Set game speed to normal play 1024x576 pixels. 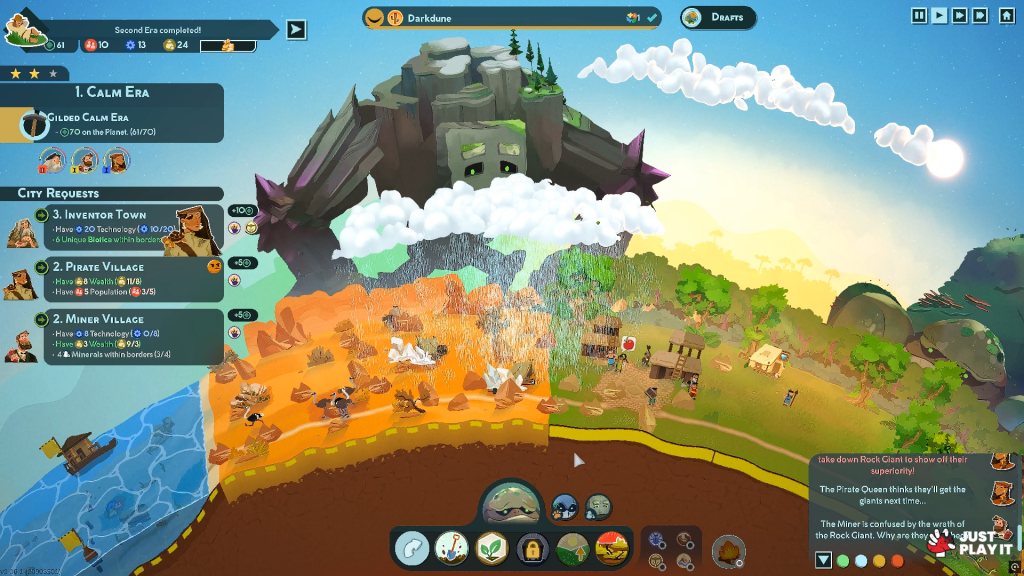pyautogui.click(x=939, y=15)
